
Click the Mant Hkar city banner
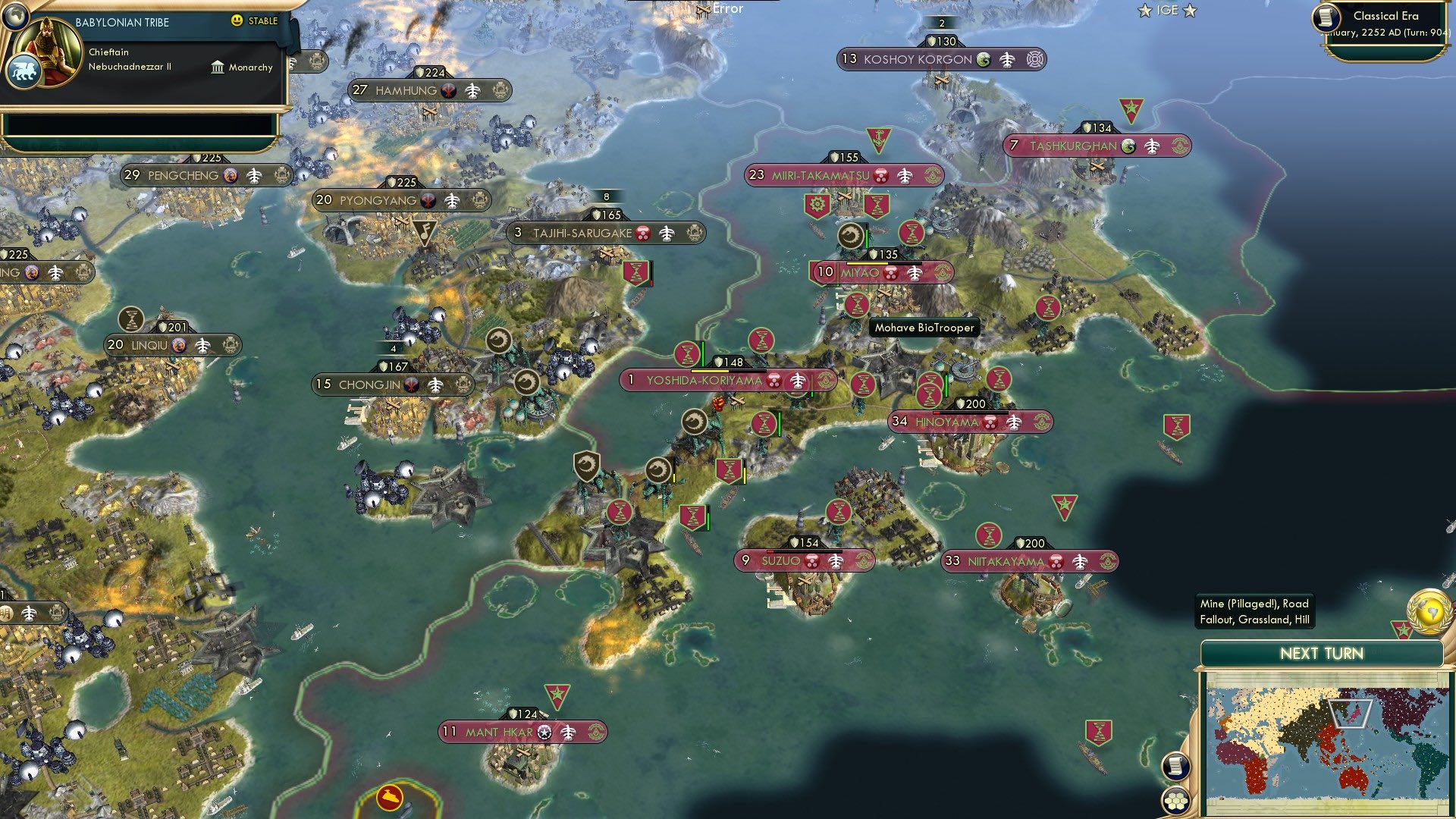498,733
